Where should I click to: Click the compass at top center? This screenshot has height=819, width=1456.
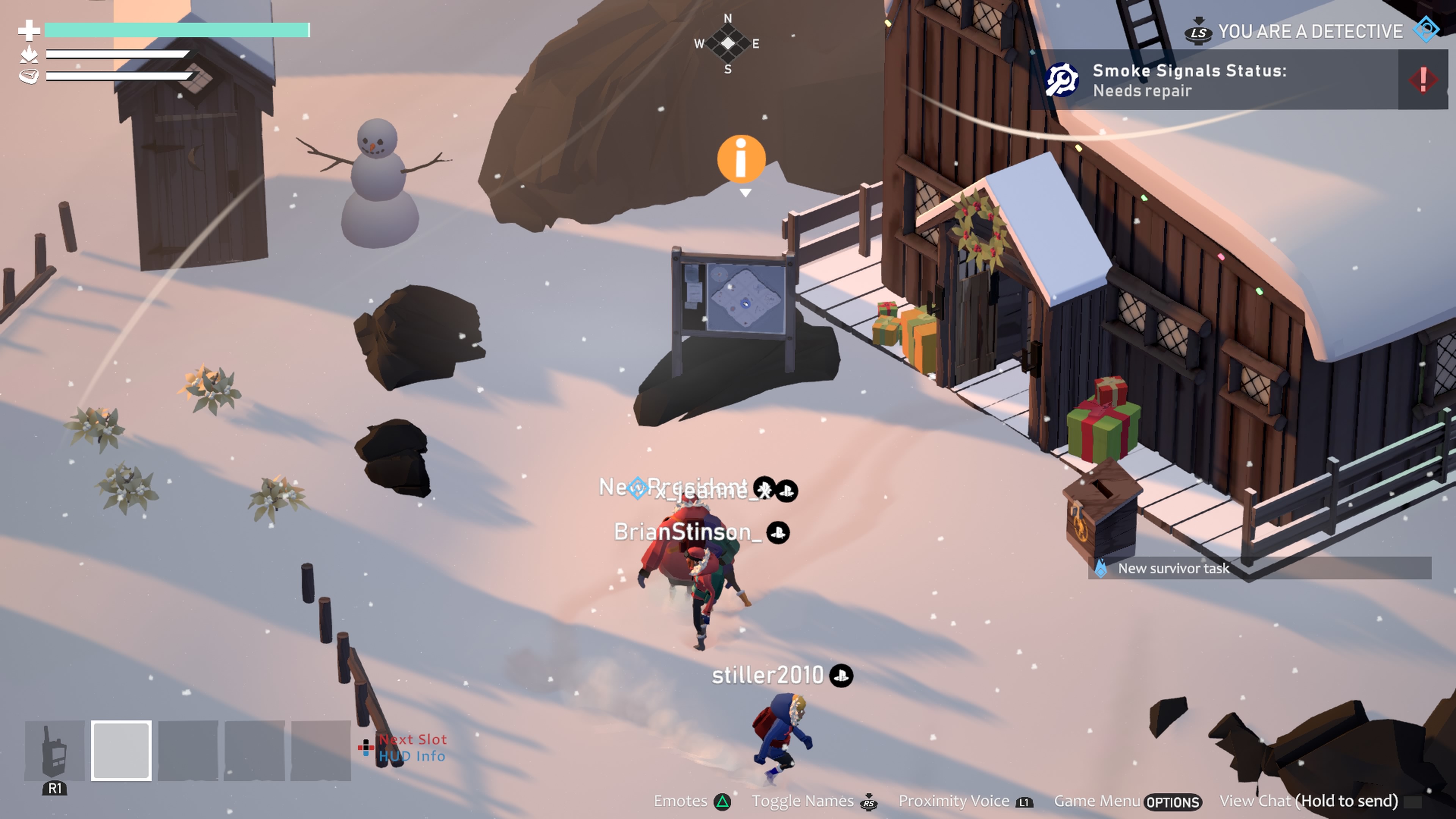[728, 44]
